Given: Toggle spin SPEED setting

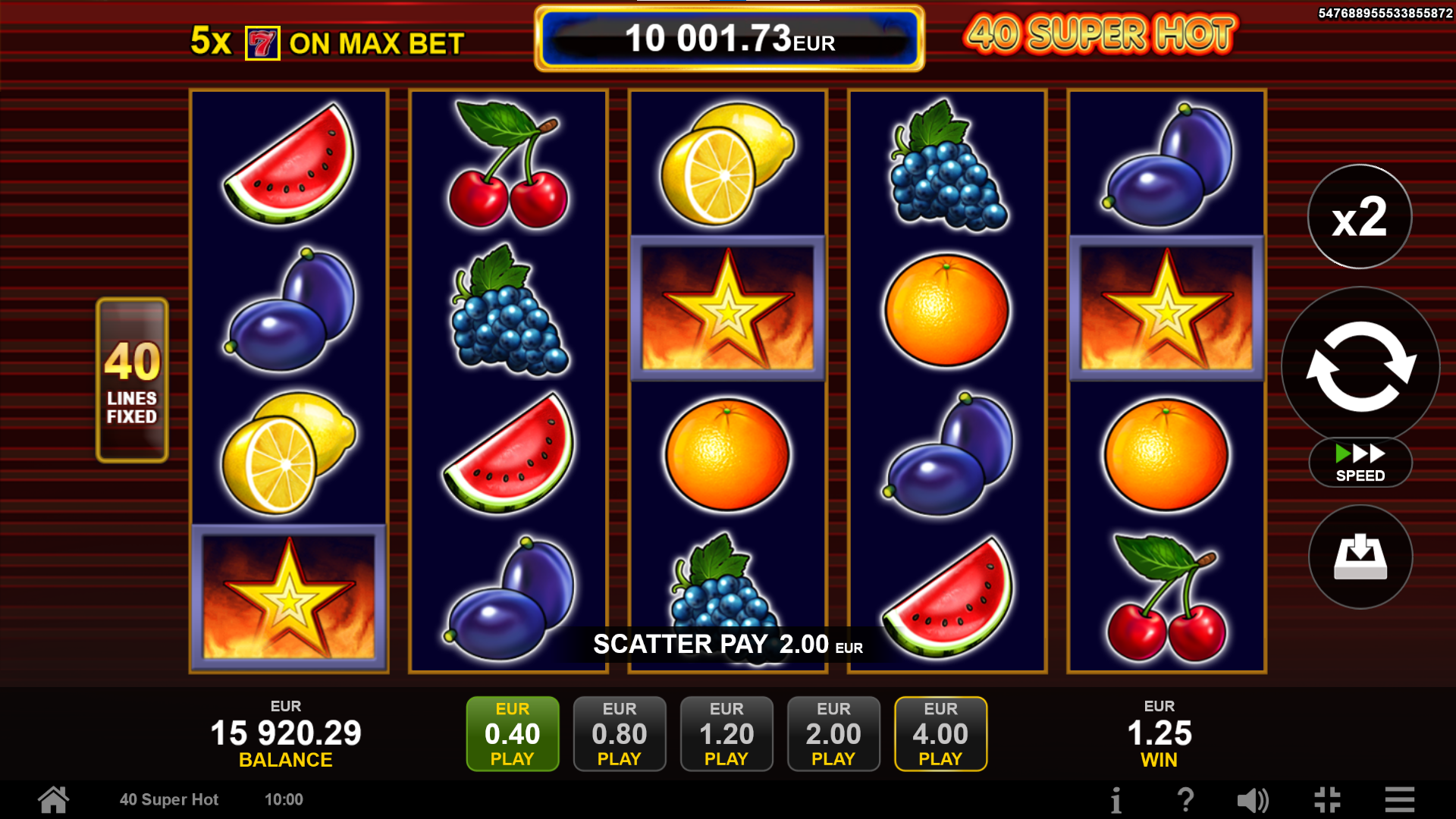Looking at the screenshot, I should [1360, 463].
